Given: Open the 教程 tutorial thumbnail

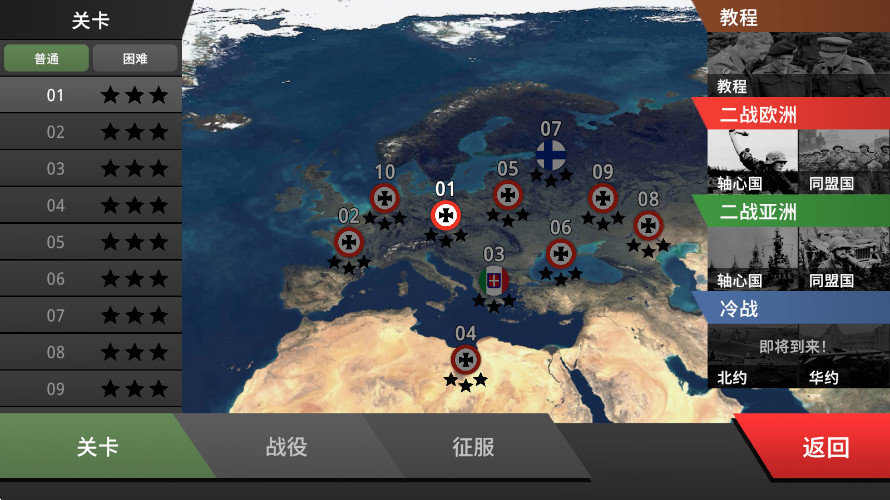Looking at the screenshot, I should pos(798,65).
